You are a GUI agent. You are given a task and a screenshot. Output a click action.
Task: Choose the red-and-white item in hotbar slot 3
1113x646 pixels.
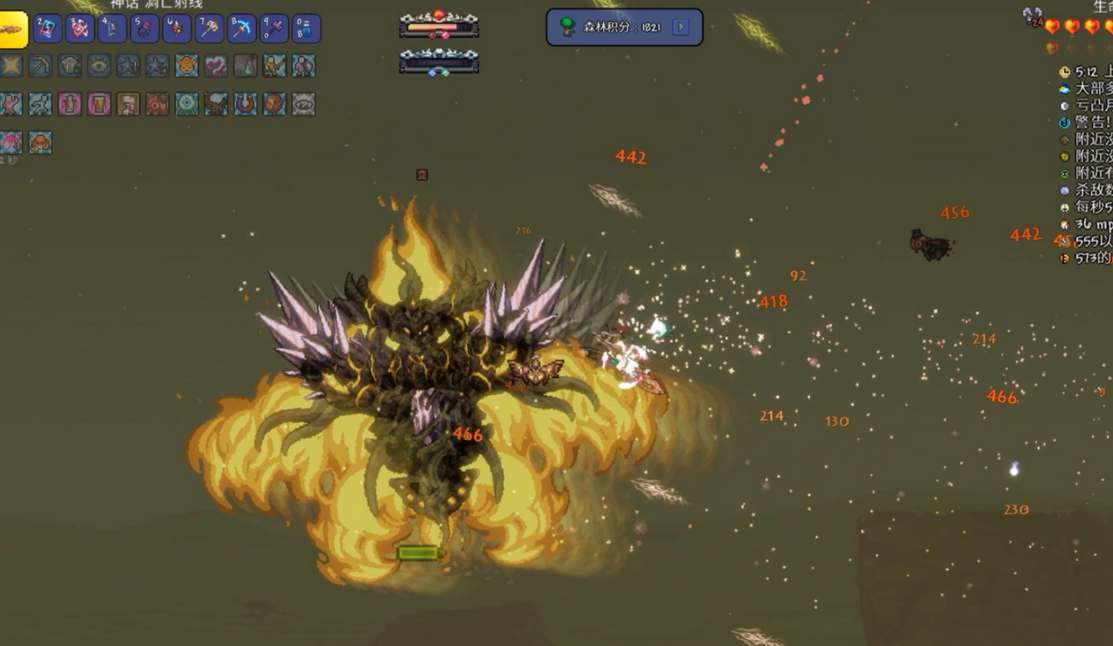(x=80, y=28)
